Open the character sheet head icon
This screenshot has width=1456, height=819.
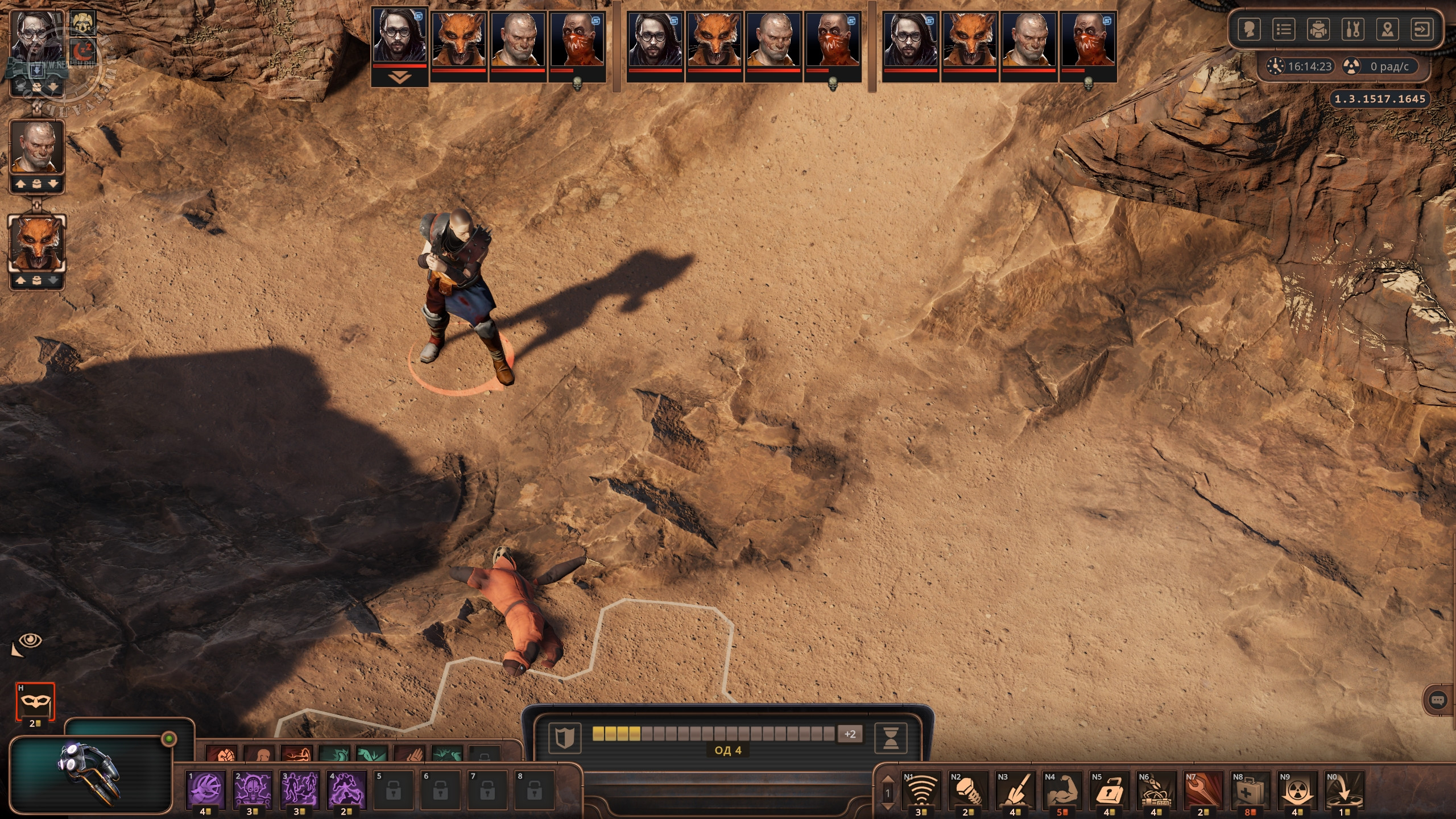coord(1249,29)
